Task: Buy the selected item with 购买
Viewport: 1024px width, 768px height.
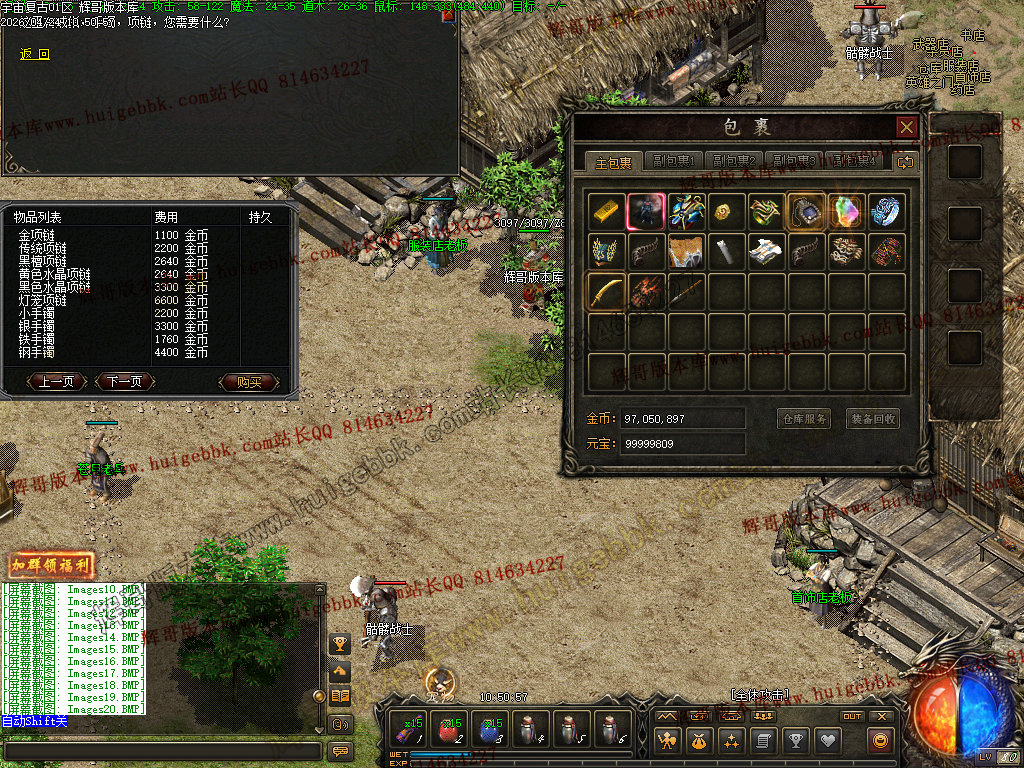Action: (249, 382)
